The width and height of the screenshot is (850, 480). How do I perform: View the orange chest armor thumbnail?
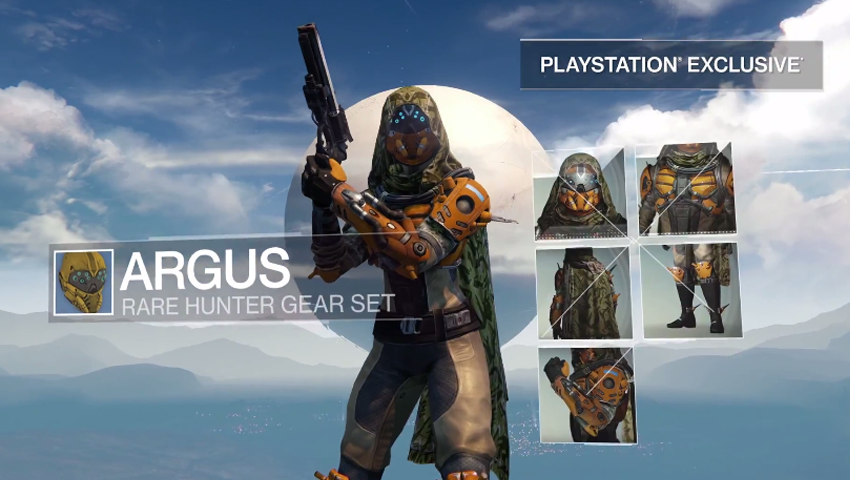[686, 189]
